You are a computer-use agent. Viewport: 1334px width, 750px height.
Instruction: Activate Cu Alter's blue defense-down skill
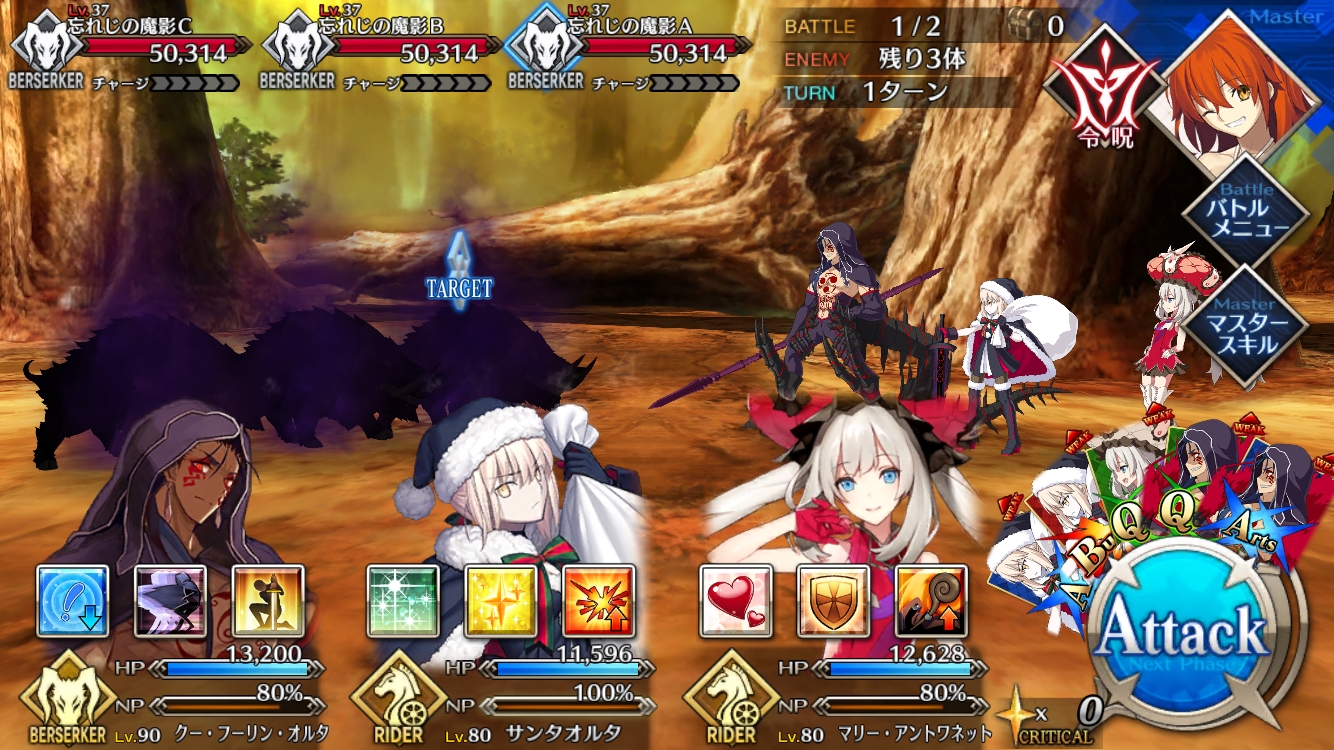tap(73, 601)
